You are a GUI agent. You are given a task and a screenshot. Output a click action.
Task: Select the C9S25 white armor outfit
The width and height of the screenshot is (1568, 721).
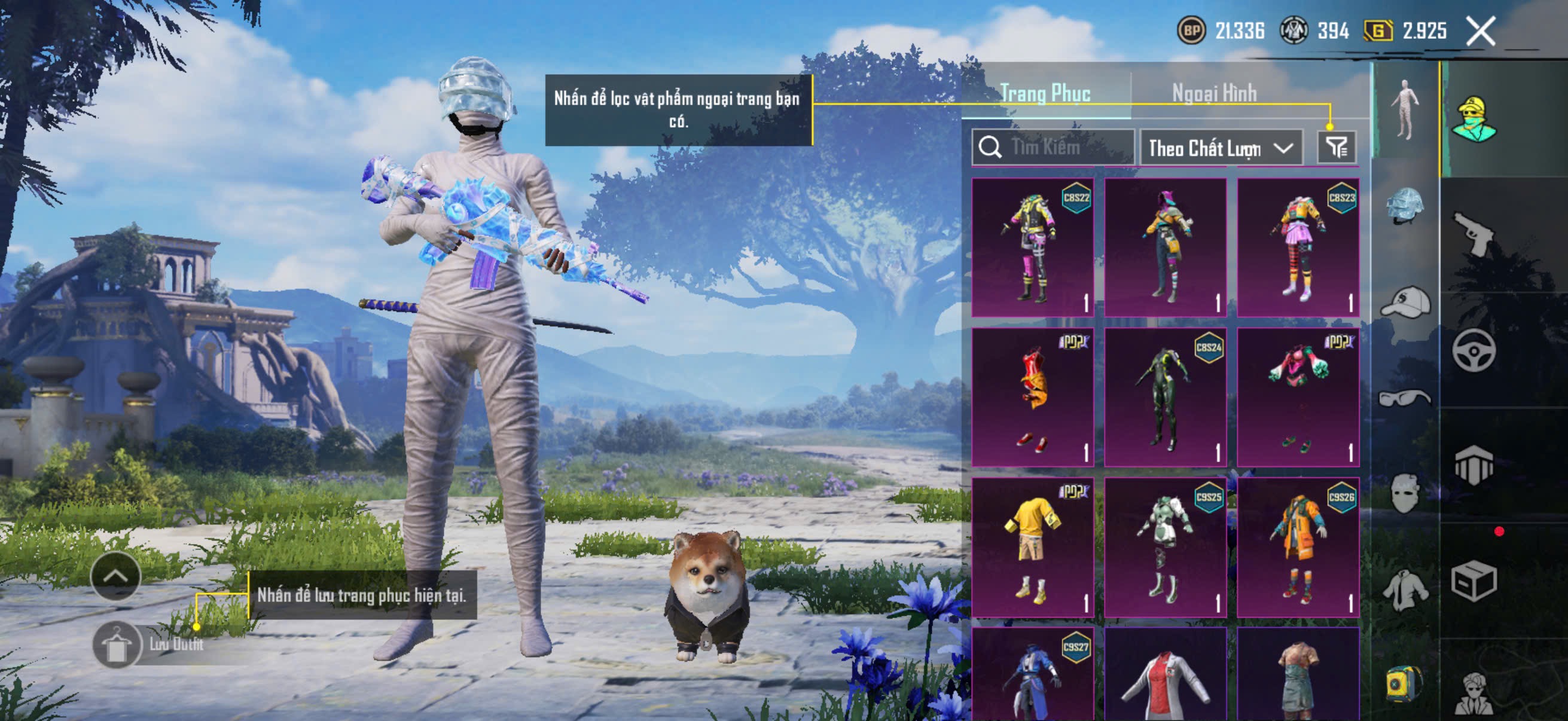[1165, 546]
